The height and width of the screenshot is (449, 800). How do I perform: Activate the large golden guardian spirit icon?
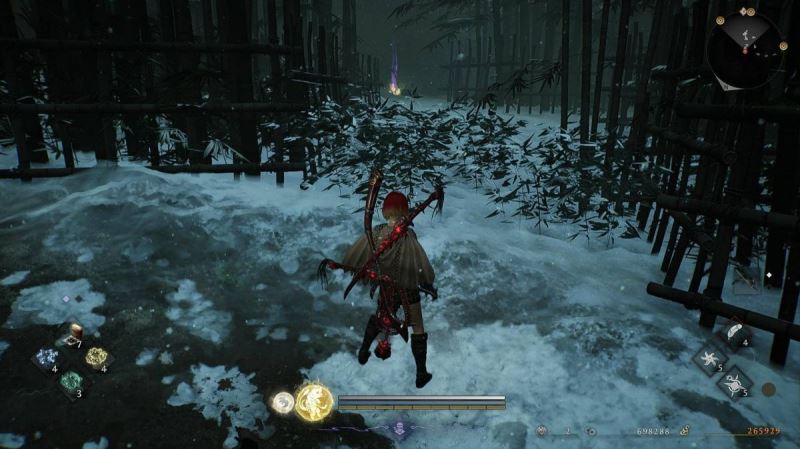click(x=314, y=401)
